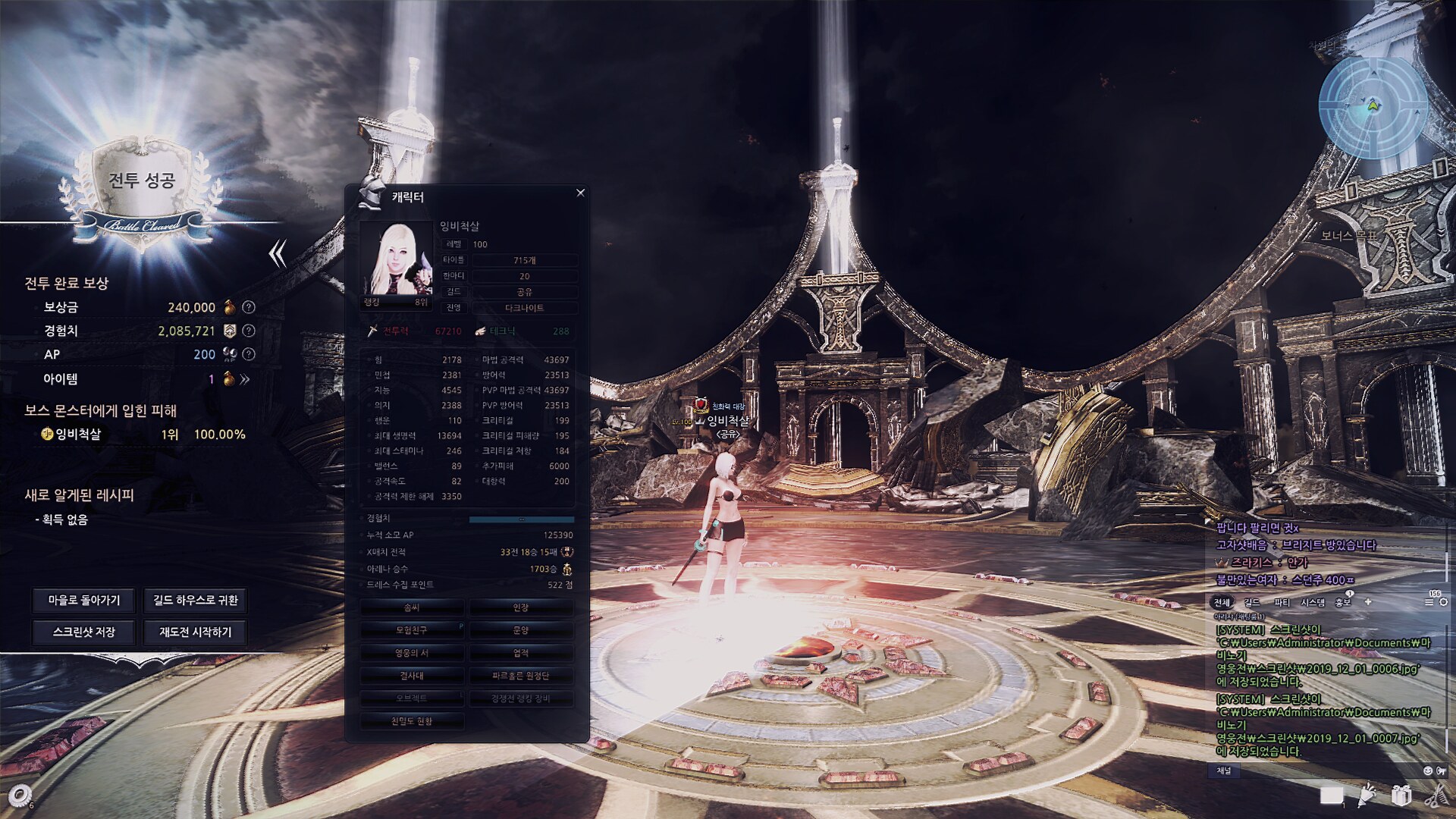Screen dimensions: 1456x819
Task: Collapse the battle result panel arrows
Action: pyautogui.click(x=278, y=254)
